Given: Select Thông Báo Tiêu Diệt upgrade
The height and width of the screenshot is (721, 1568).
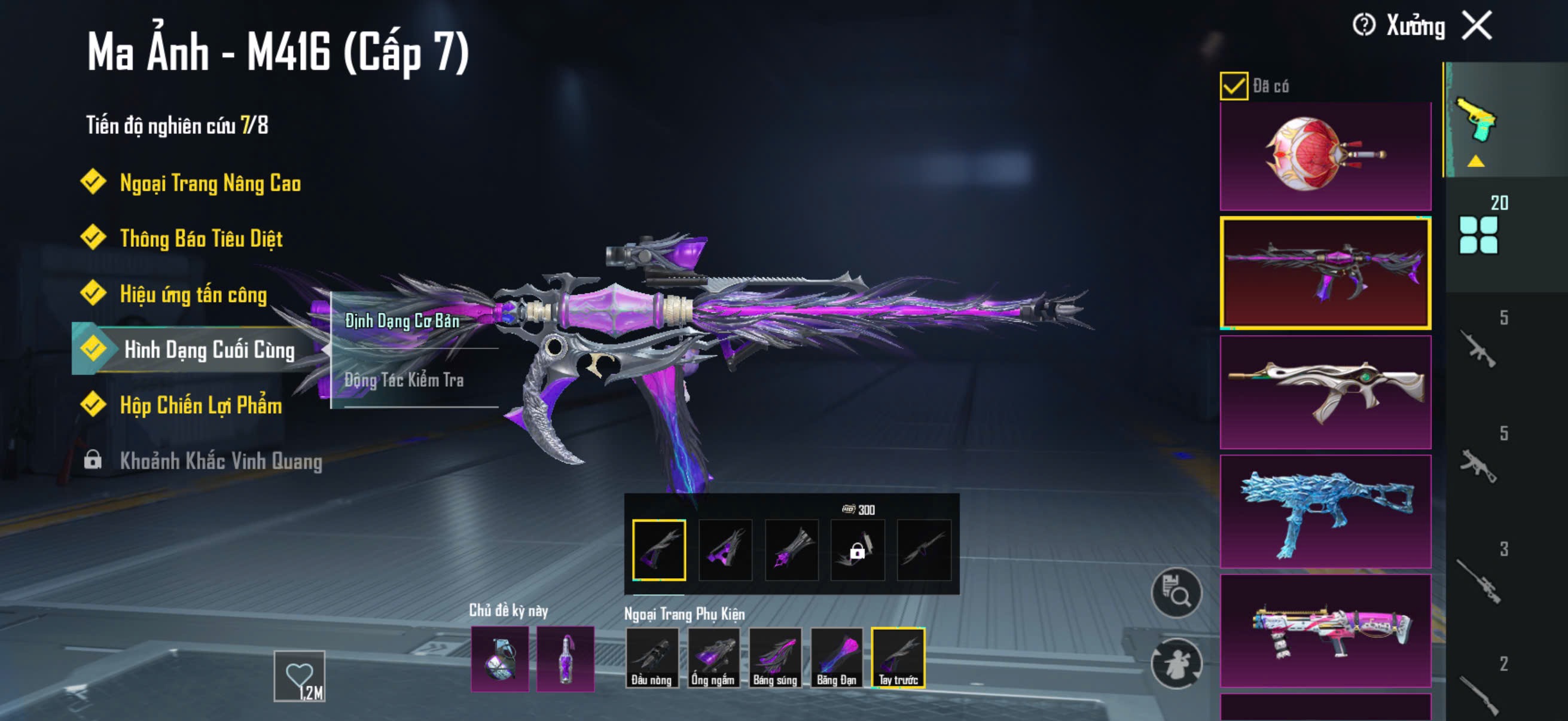Looking at the screenshot, I should point(200,239).
